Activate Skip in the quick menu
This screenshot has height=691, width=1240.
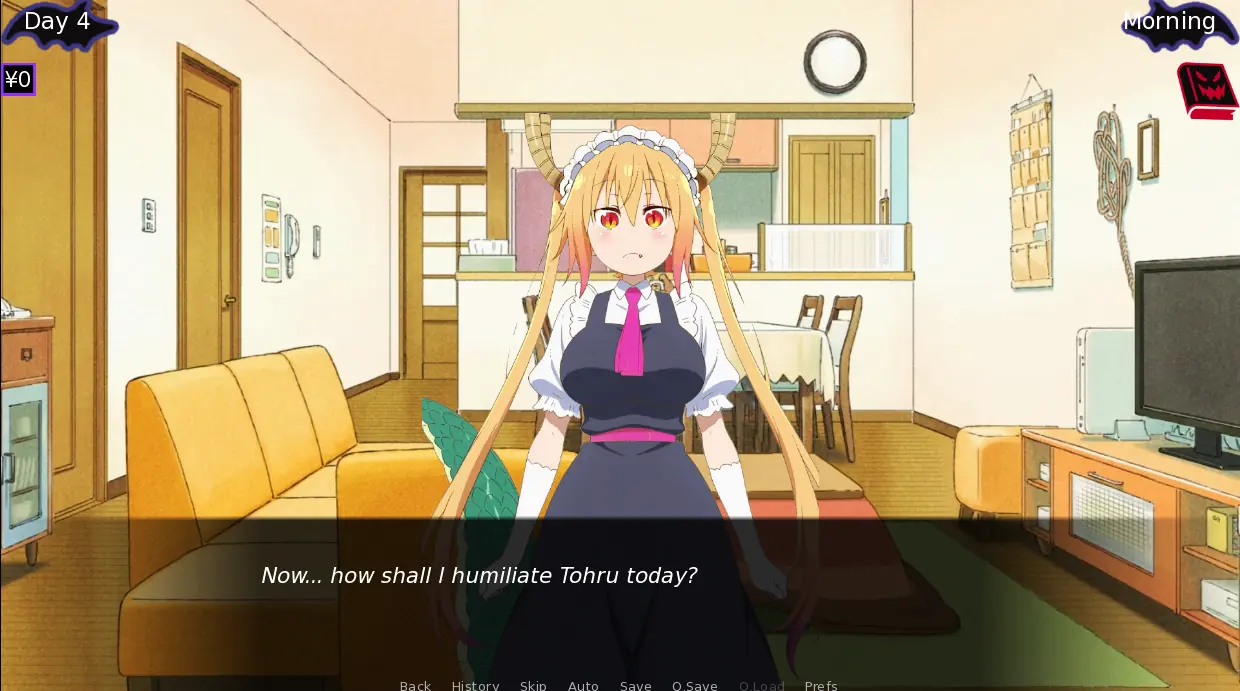point(533,685)
